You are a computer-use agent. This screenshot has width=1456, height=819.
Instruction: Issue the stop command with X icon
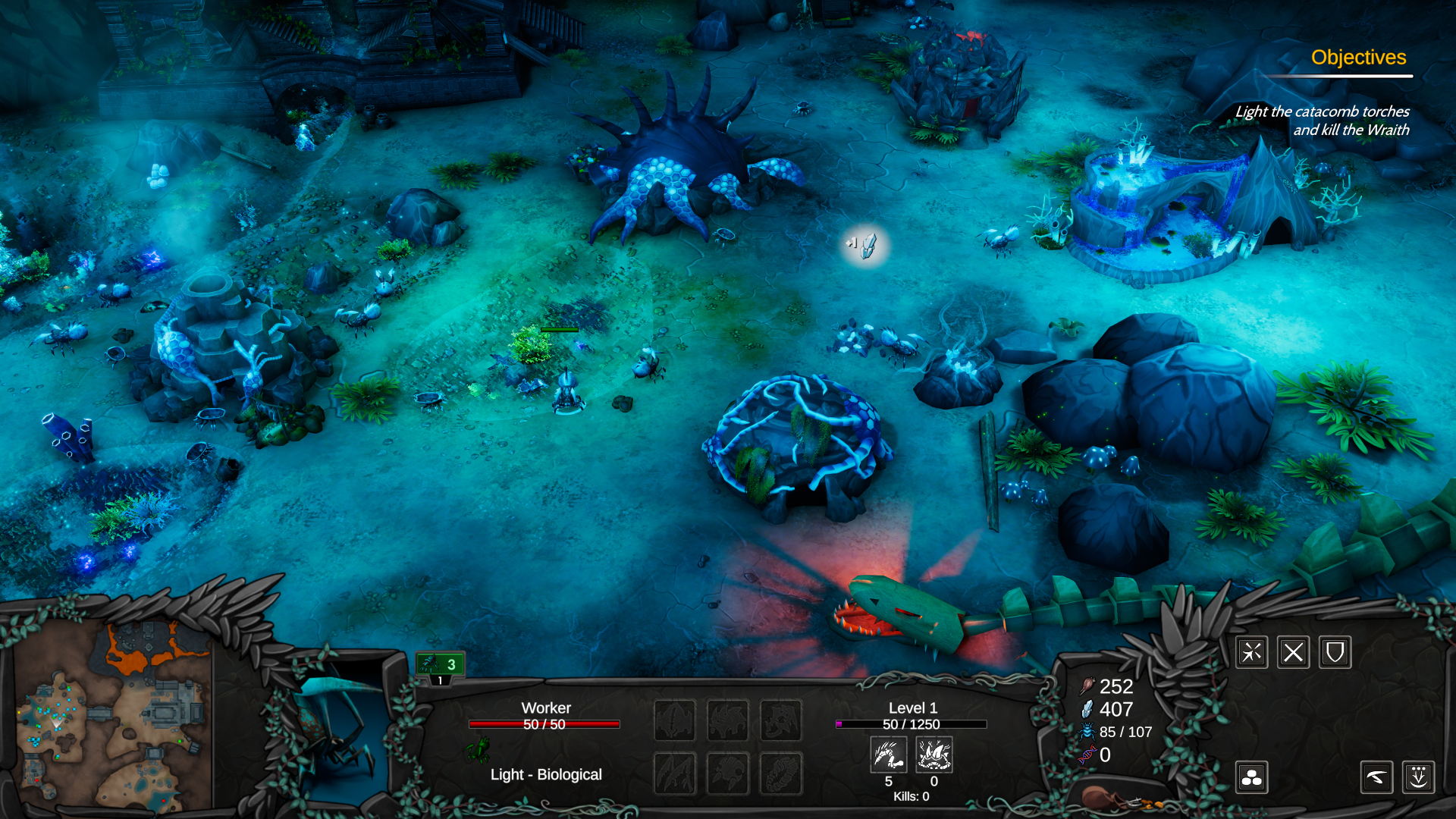[1293, 652]
